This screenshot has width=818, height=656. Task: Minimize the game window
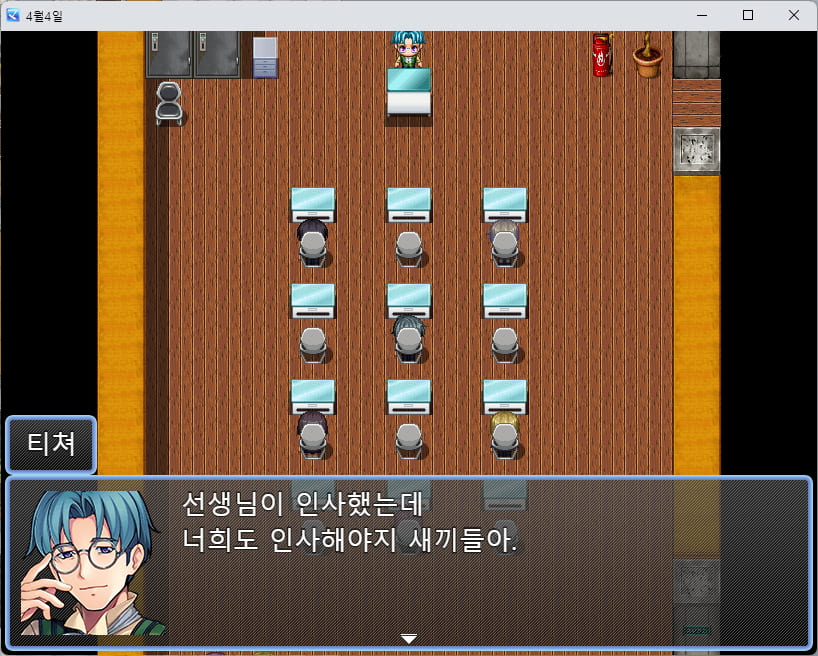click(702, 15)
